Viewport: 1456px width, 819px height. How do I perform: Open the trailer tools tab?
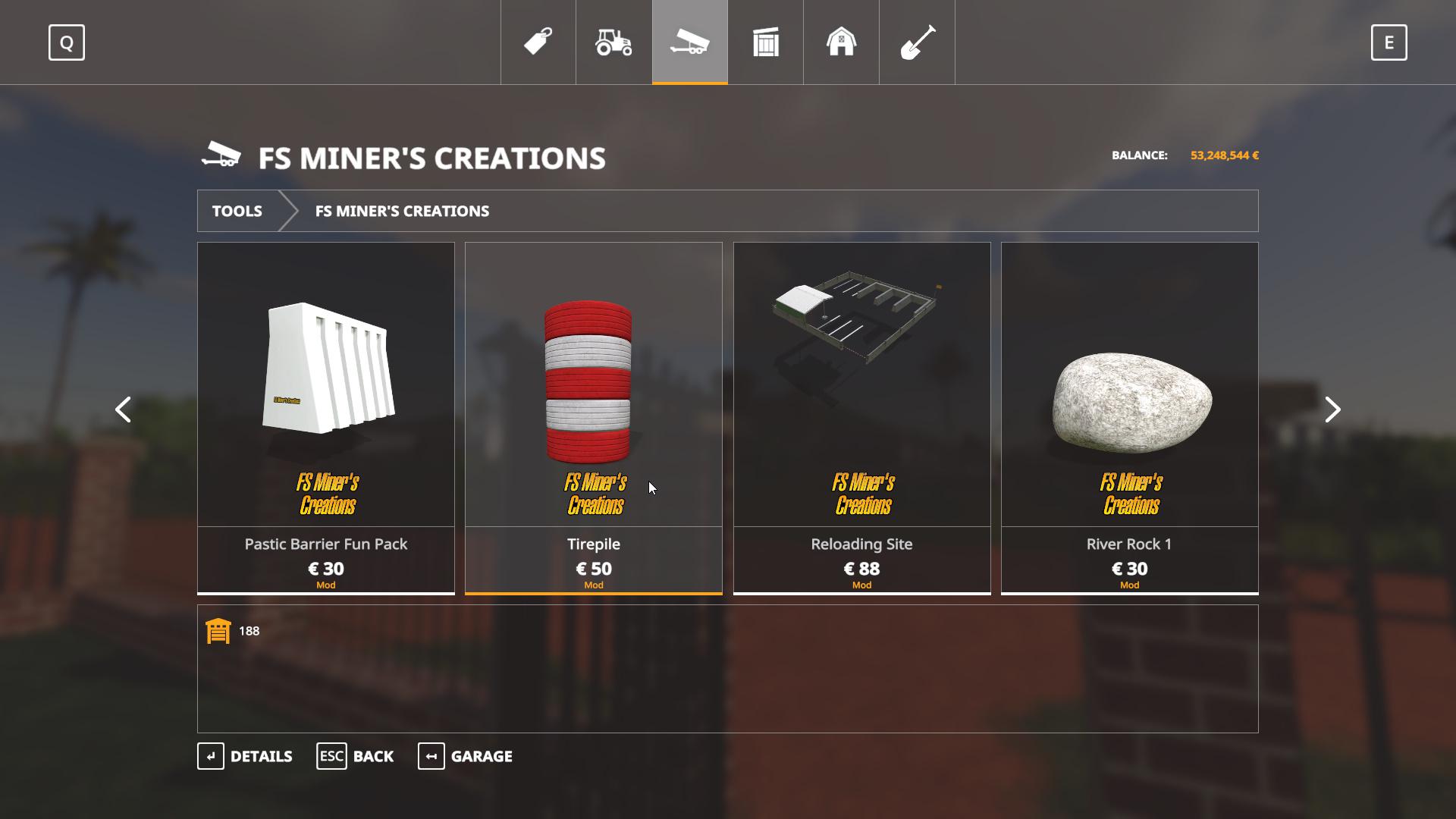pos(689,42)
